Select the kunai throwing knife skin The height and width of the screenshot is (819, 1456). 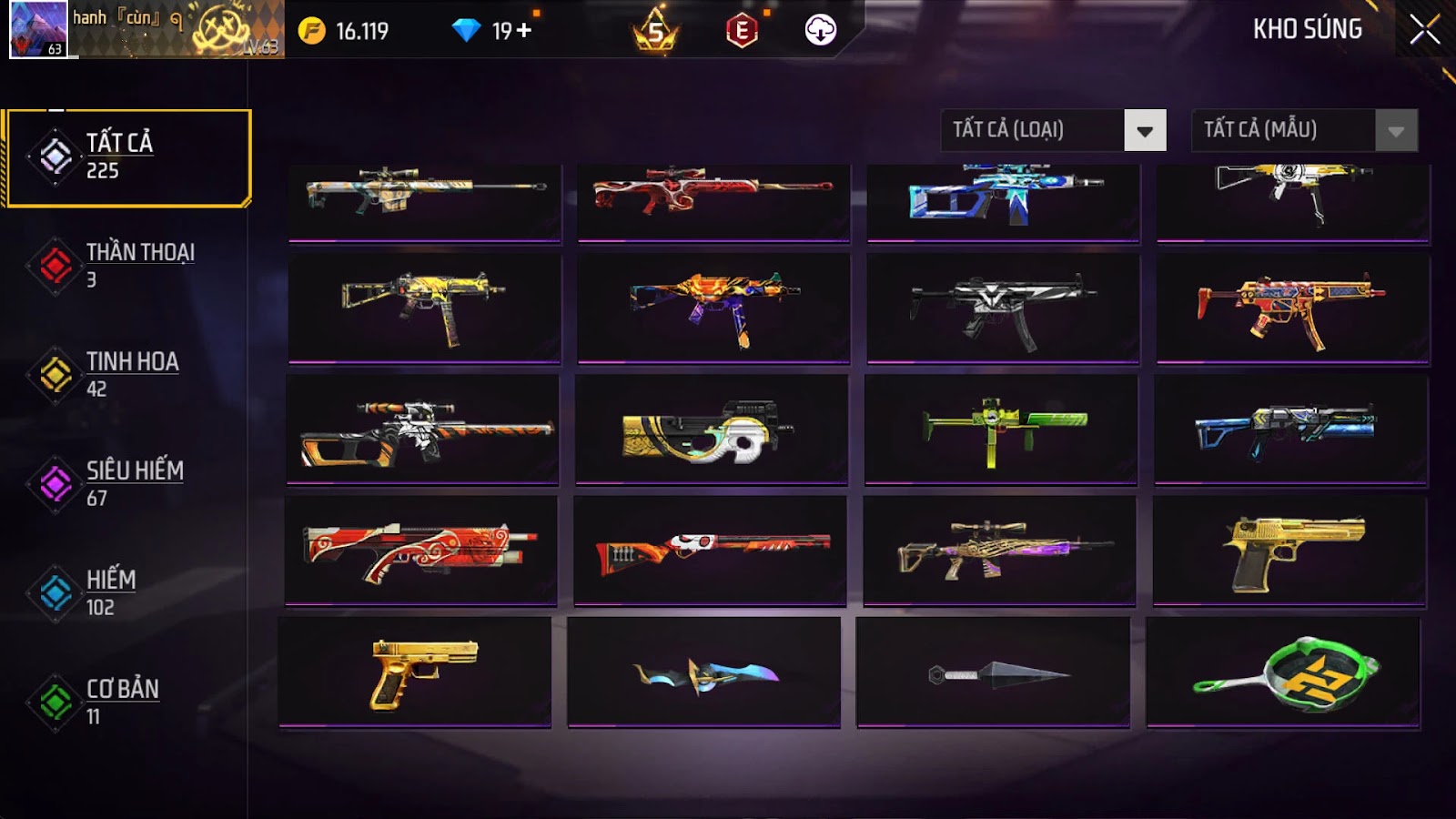(994, 673)
